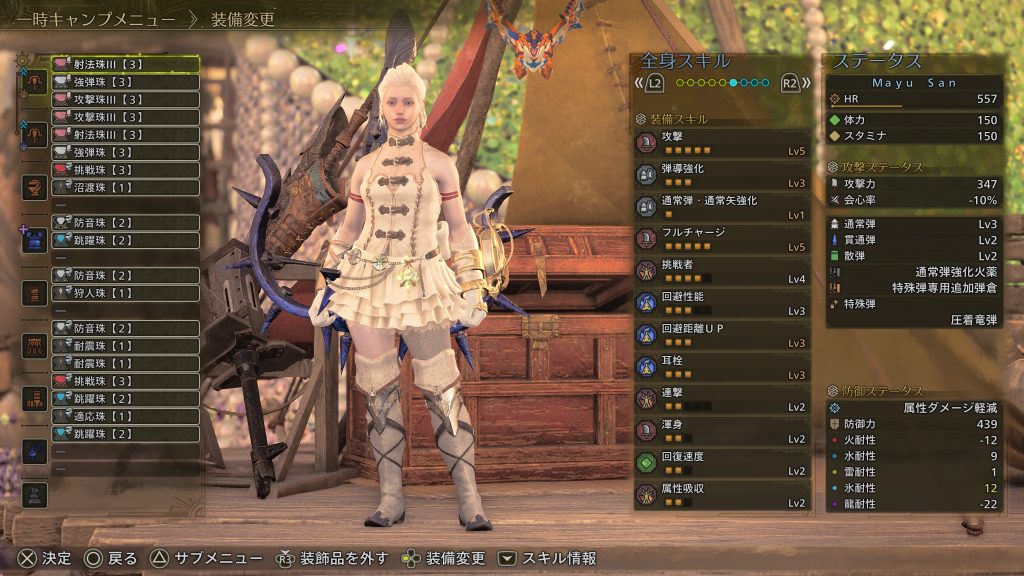
Task: Open the 攻撃 skill entry
Action: pos(721,143)
